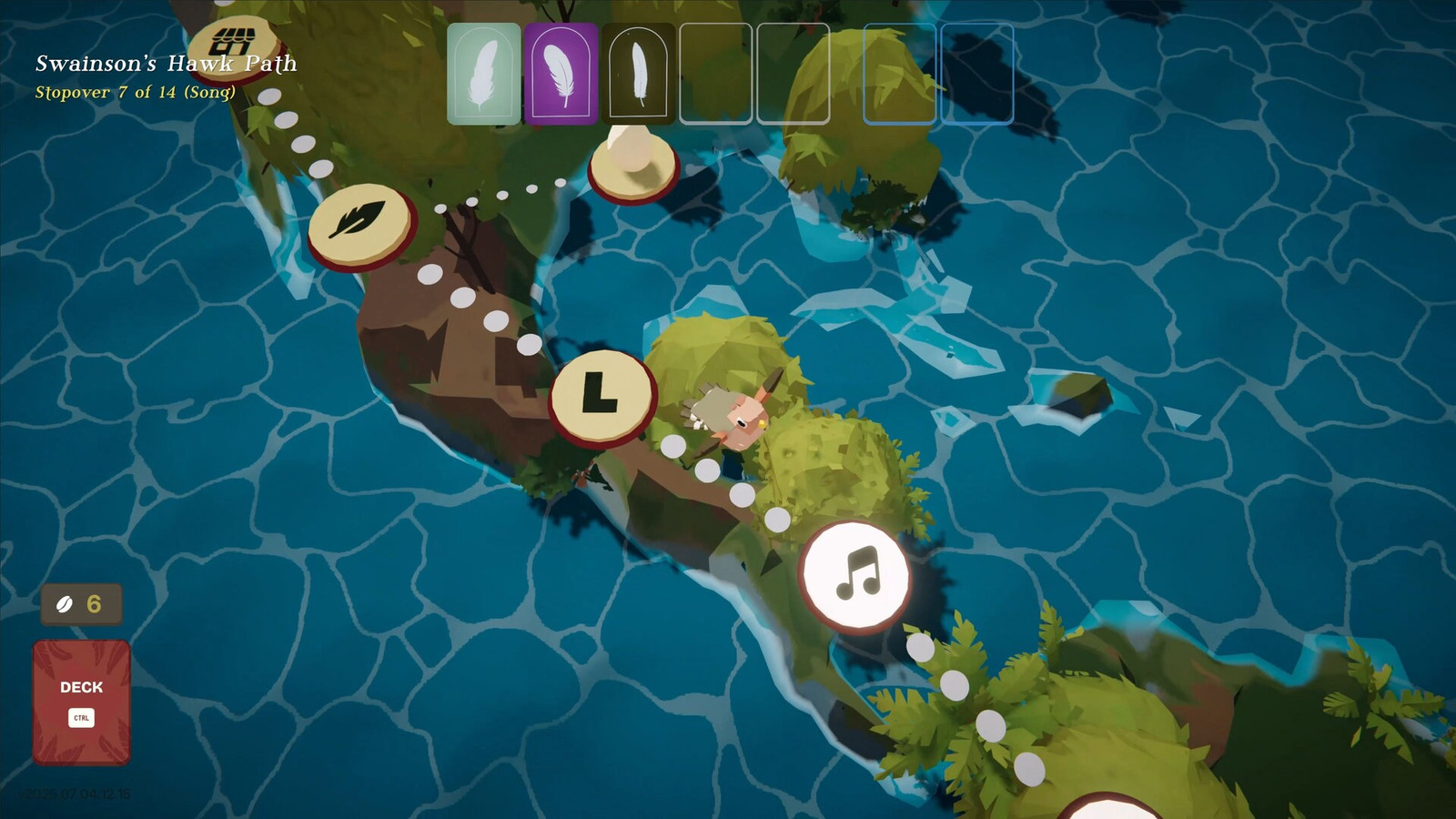Pick the dark olive feather card
Viewport: 1456px width, 819px height.
[639, 74]
